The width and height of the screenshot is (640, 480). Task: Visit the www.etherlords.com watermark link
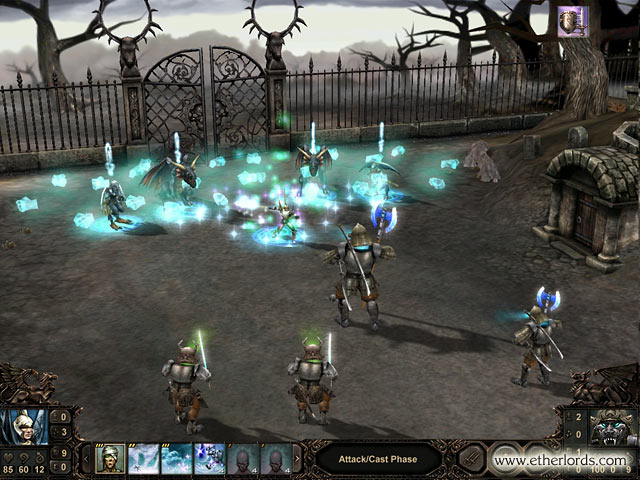[x=560, y=462]
